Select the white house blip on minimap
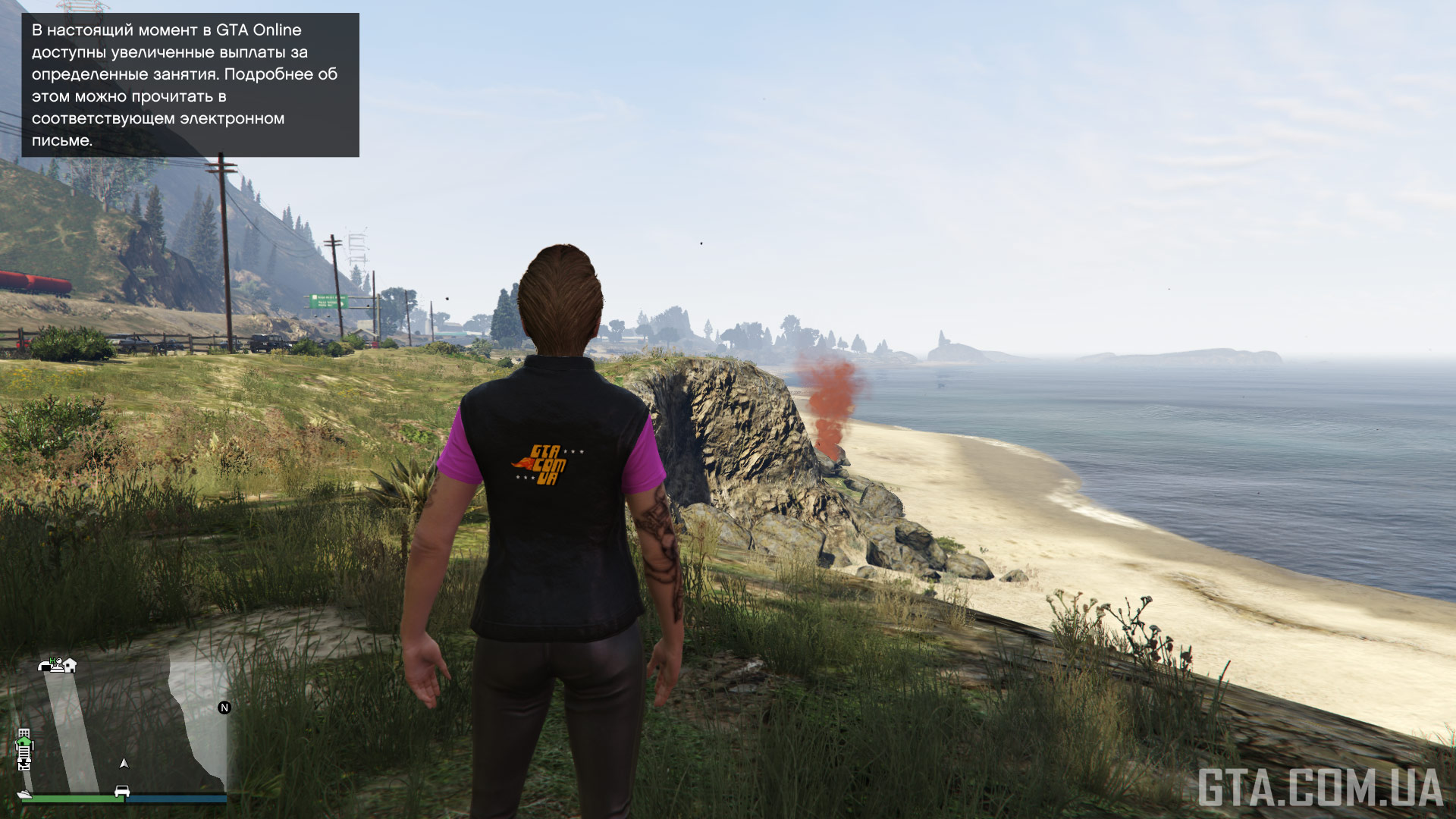The image size is (1456, 819). 70,666
